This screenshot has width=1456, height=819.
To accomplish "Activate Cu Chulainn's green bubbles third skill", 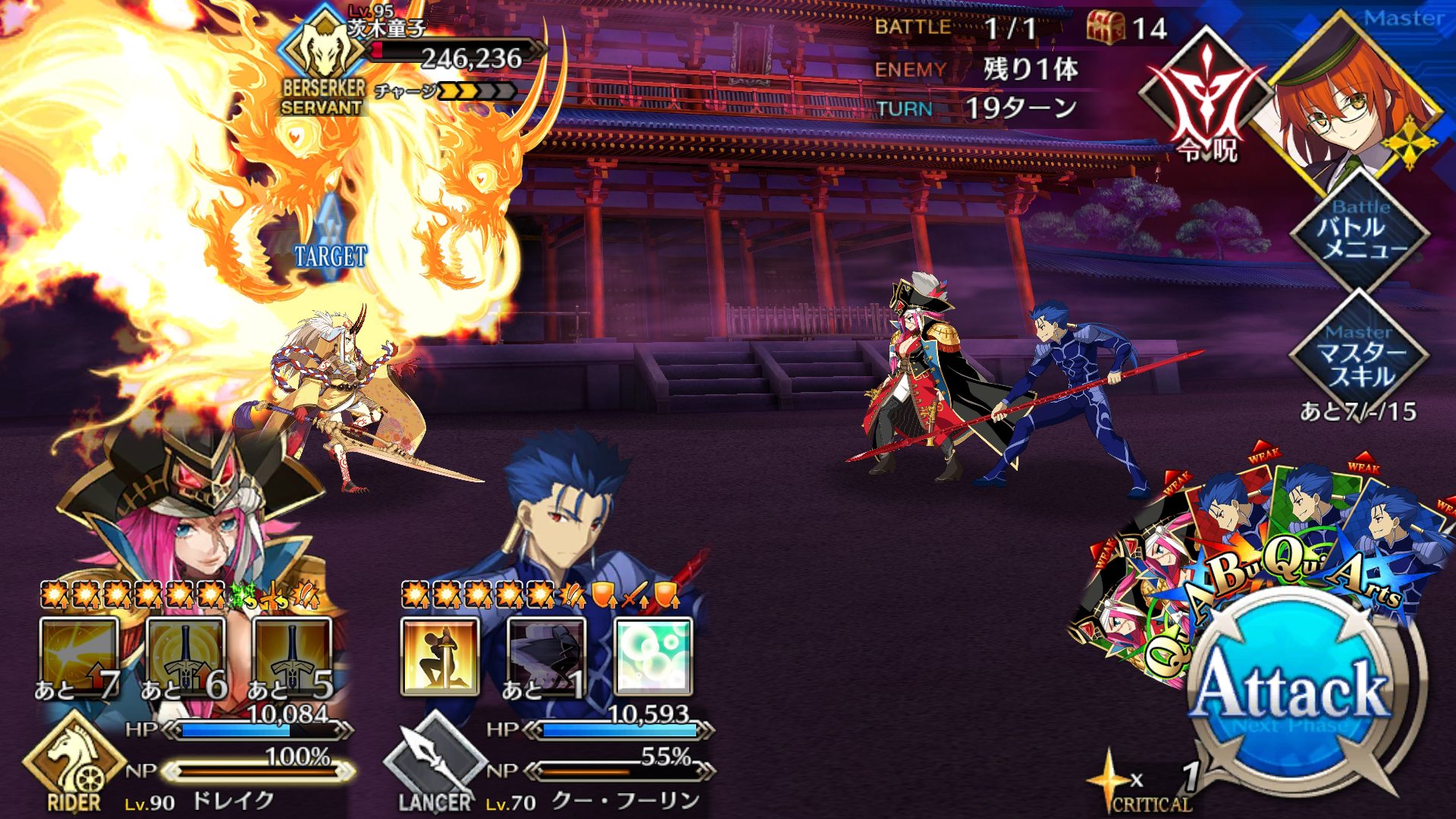I will point(653,657).
